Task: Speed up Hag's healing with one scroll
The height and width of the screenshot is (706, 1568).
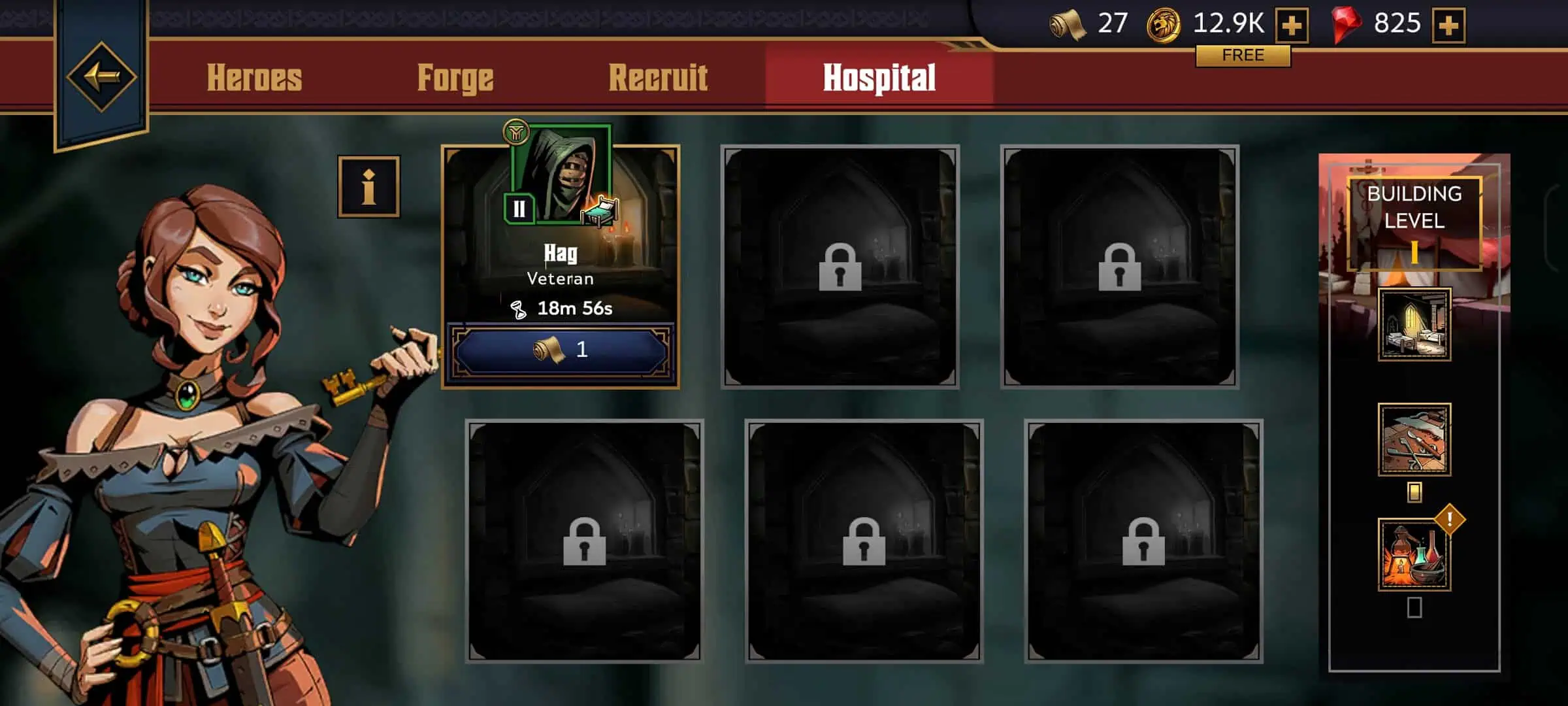Action: (x=561, y=350)
